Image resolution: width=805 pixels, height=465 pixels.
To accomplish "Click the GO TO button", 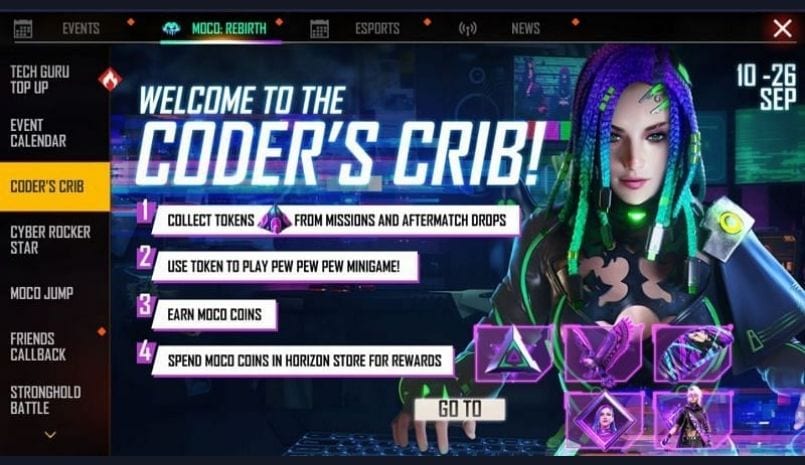I will tap(460, 409).
